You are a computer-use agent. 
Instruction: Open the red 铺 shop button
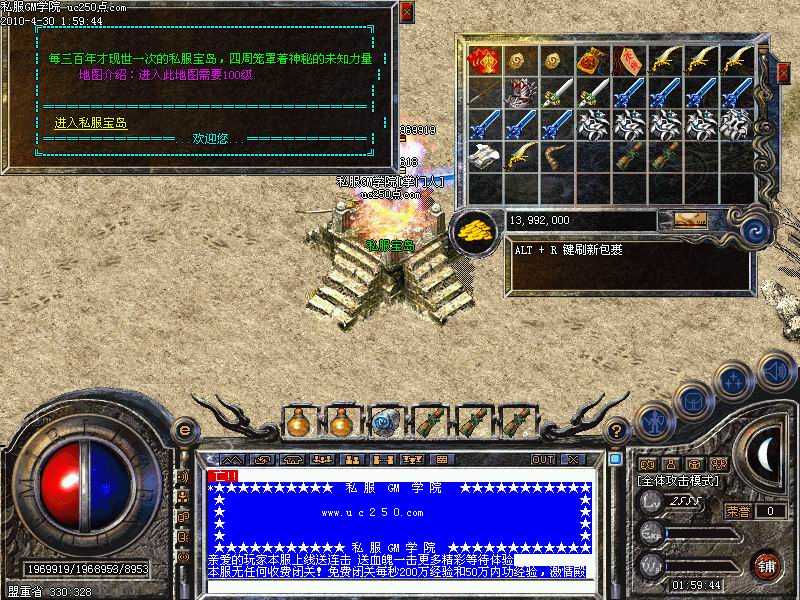[x=767, y=565]
